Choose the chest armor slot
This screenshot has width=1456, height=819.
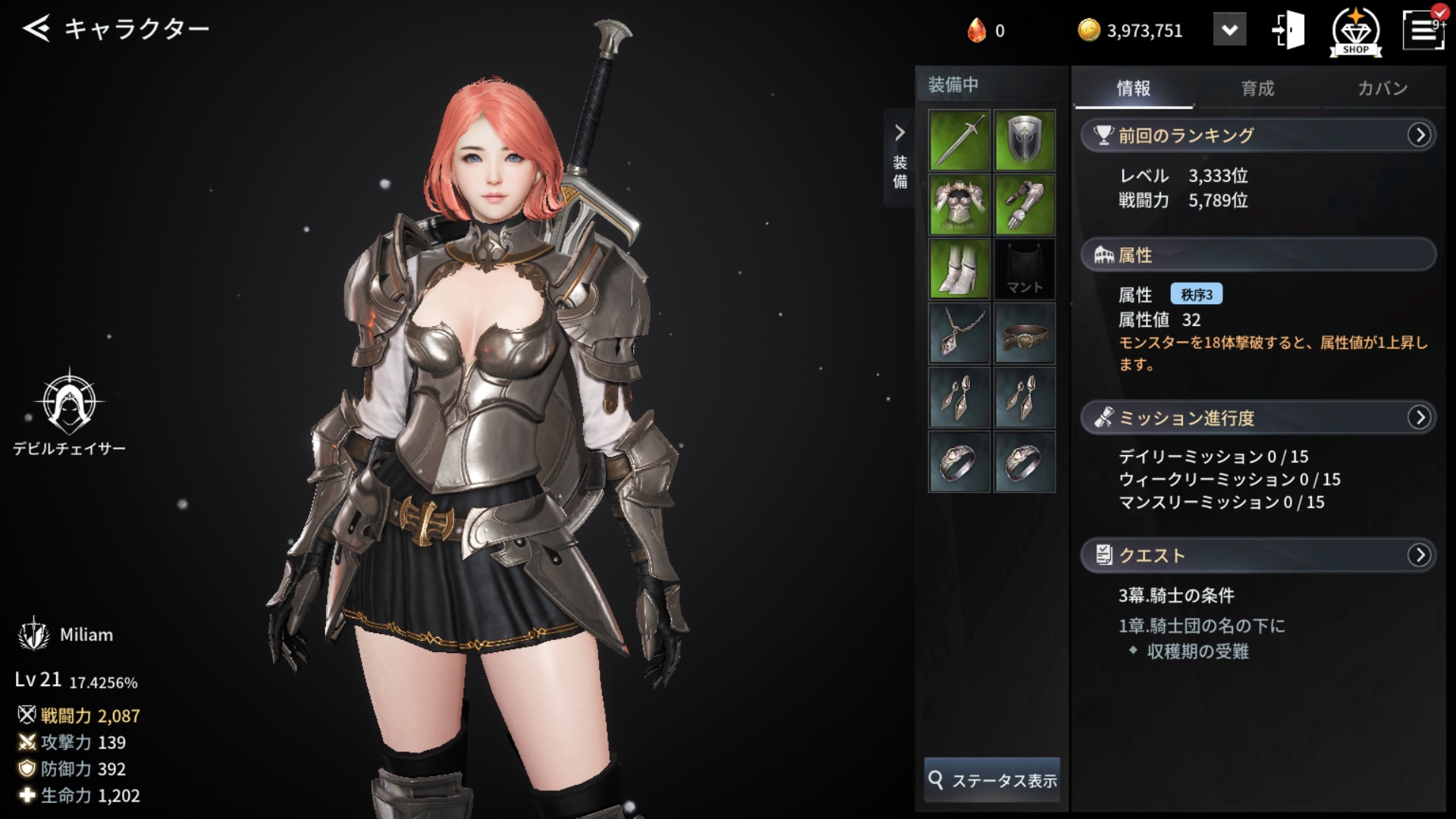pyautogui.click(x=959, y=205)
